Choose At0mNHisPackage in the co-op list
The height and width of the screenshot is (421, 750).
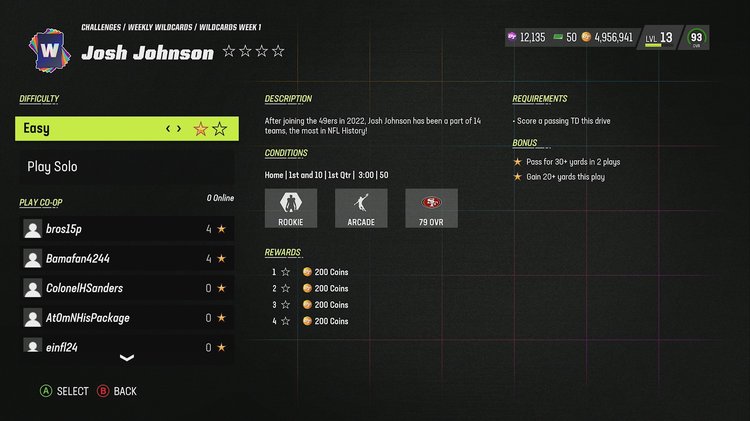[x=126, y=318]
